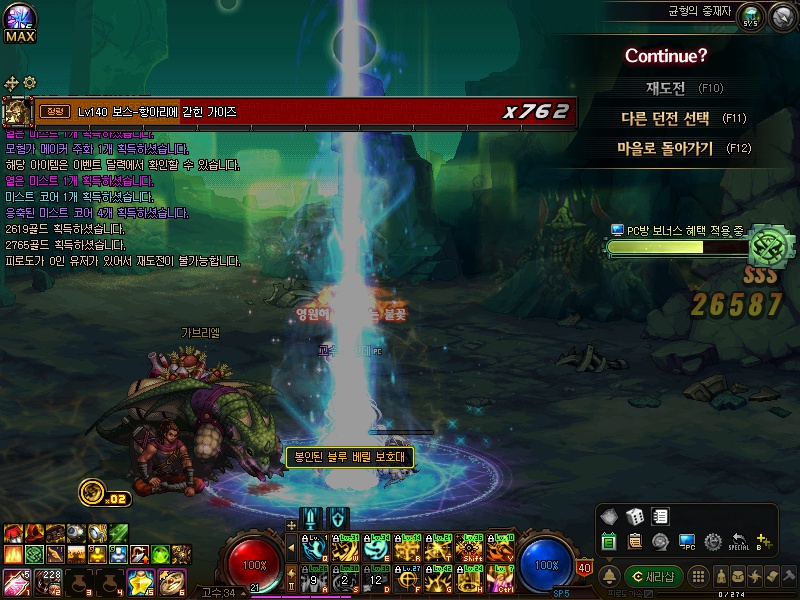Open the PC monitor bonus icon

[x=687, y=542]
